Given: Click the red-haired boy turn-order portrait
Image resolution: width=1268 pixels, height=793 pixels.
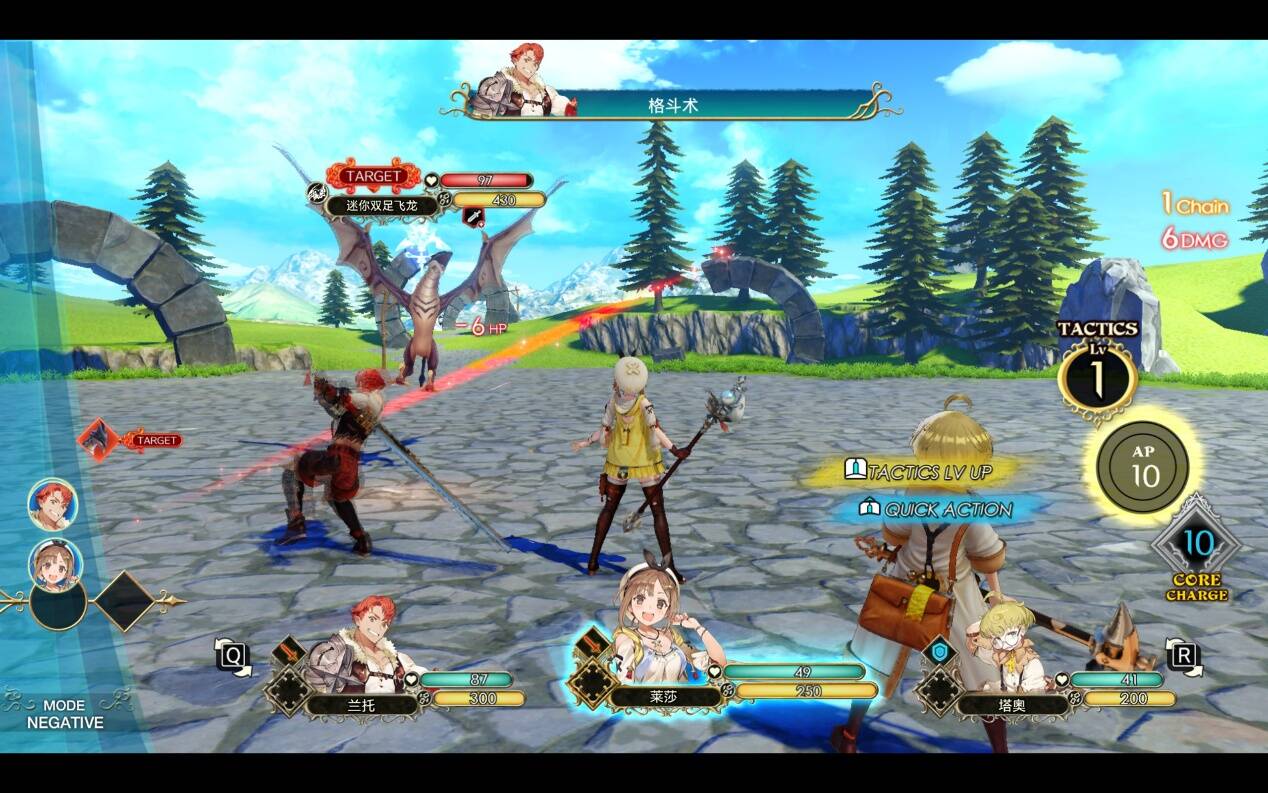Looking at the screenshot, I should click(52, 503).
